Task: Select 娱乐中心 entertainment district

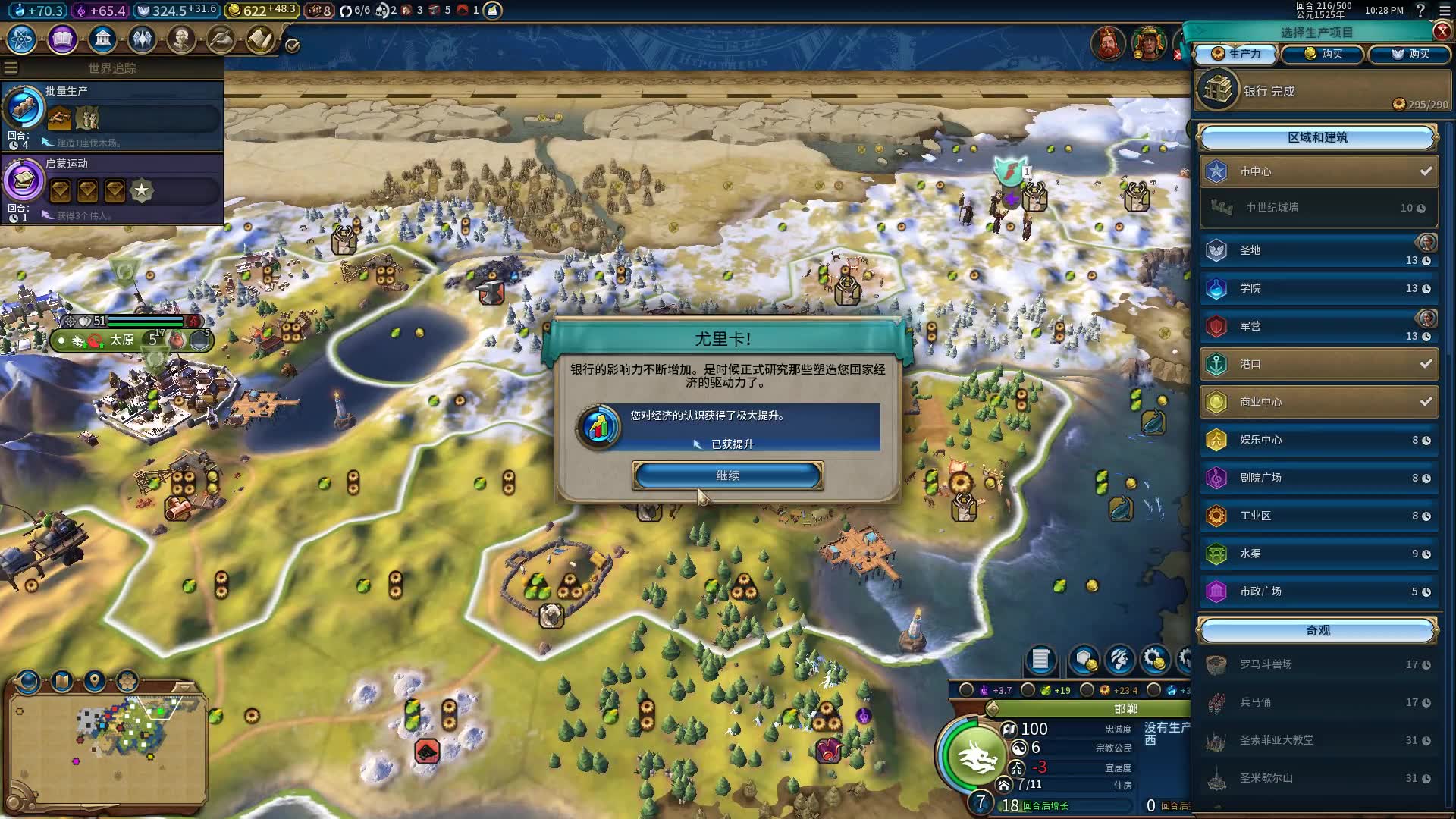Action: (x=1319, y=440)
